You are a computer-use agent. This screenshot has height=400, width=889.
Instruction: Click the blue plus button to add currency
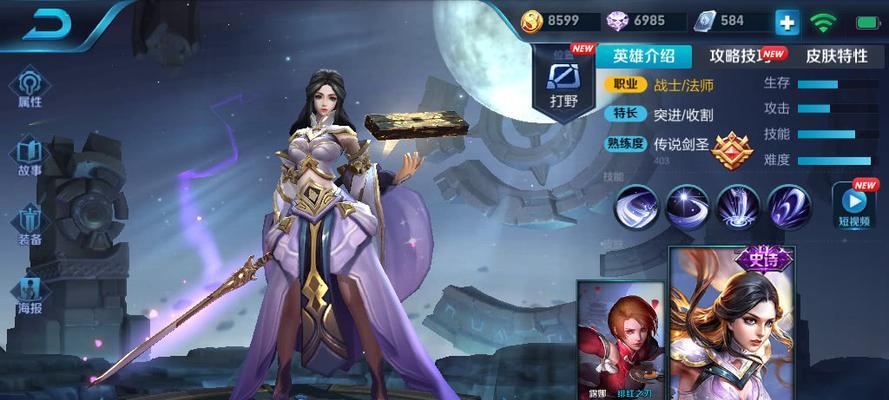pyautogui.click(x=788, y=21)
